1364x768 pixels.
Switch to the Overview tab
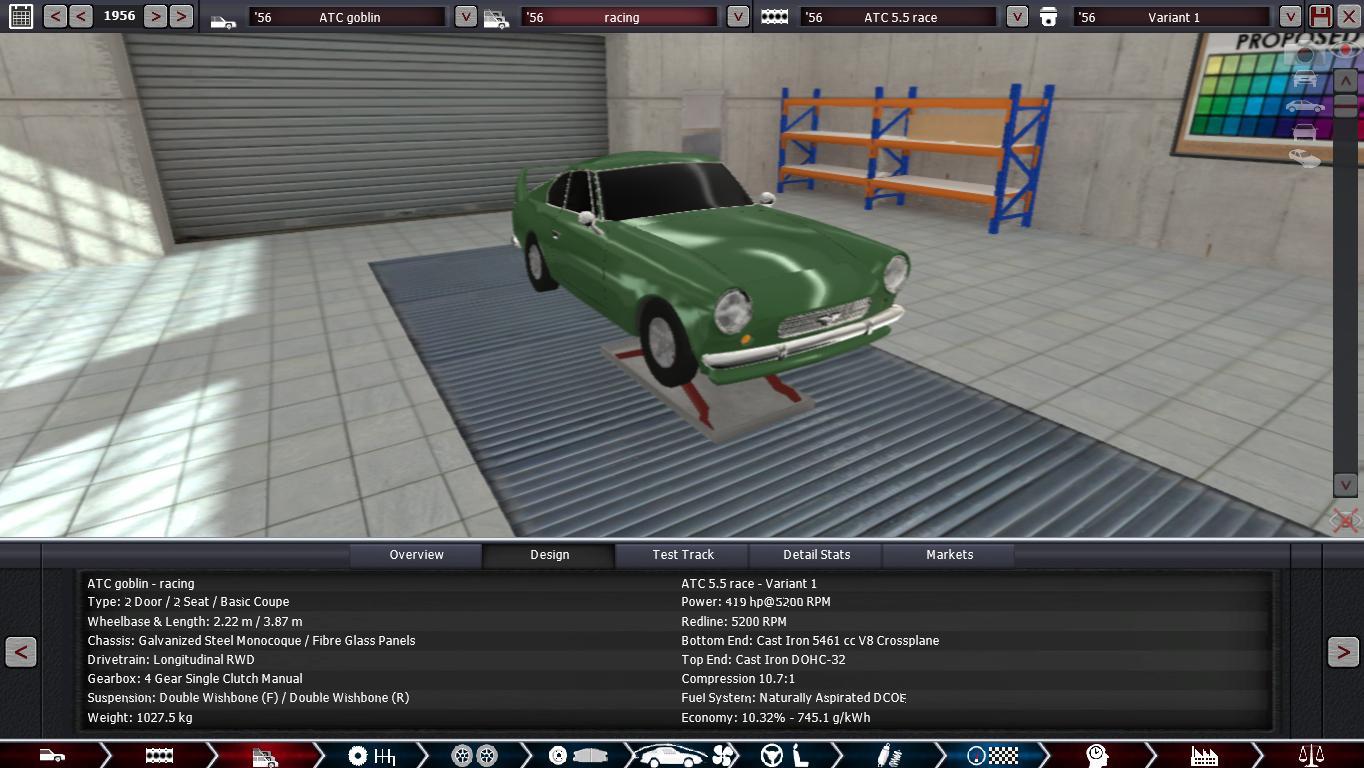coord(416,555)
